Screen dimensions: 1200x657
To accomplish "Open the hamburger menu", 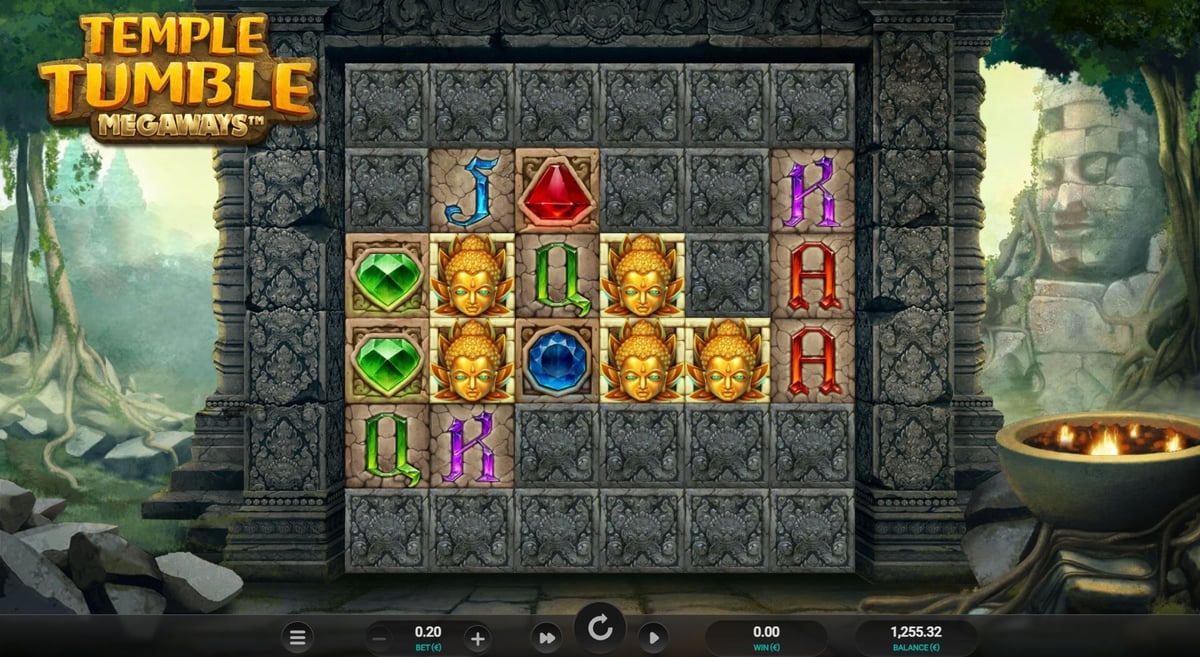I will coord(297,636).
